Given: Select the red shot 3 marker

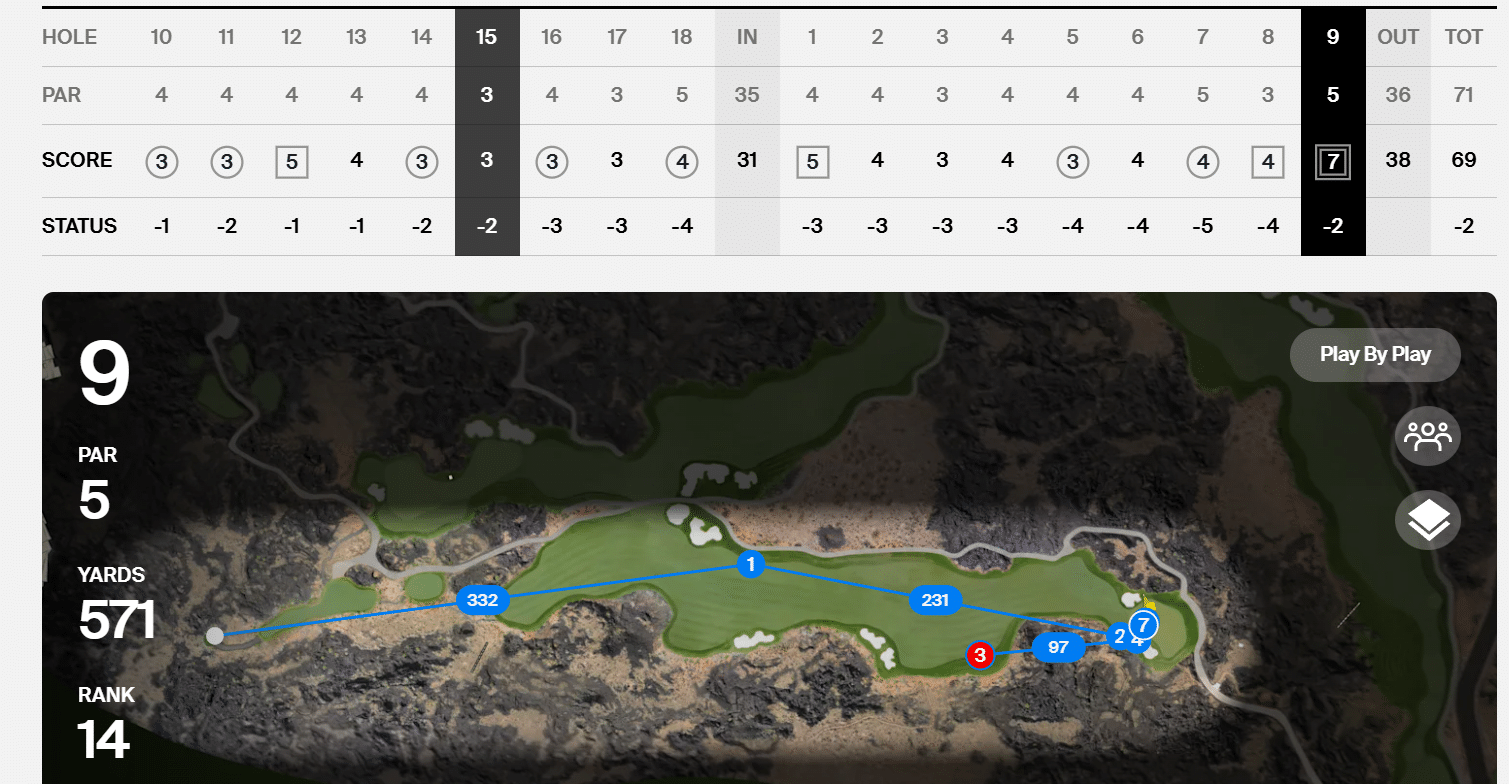Looking at the screenshot, I should tap(980, 655).
